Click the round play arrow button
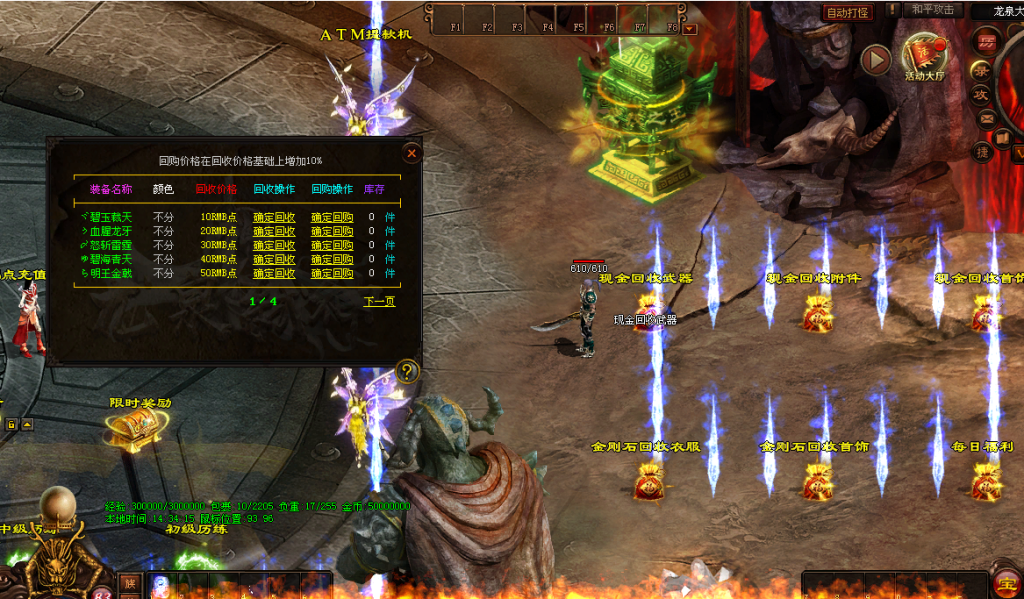This screenshot has width=1024, height=599. pyautogui.click(x=875, y=60)
